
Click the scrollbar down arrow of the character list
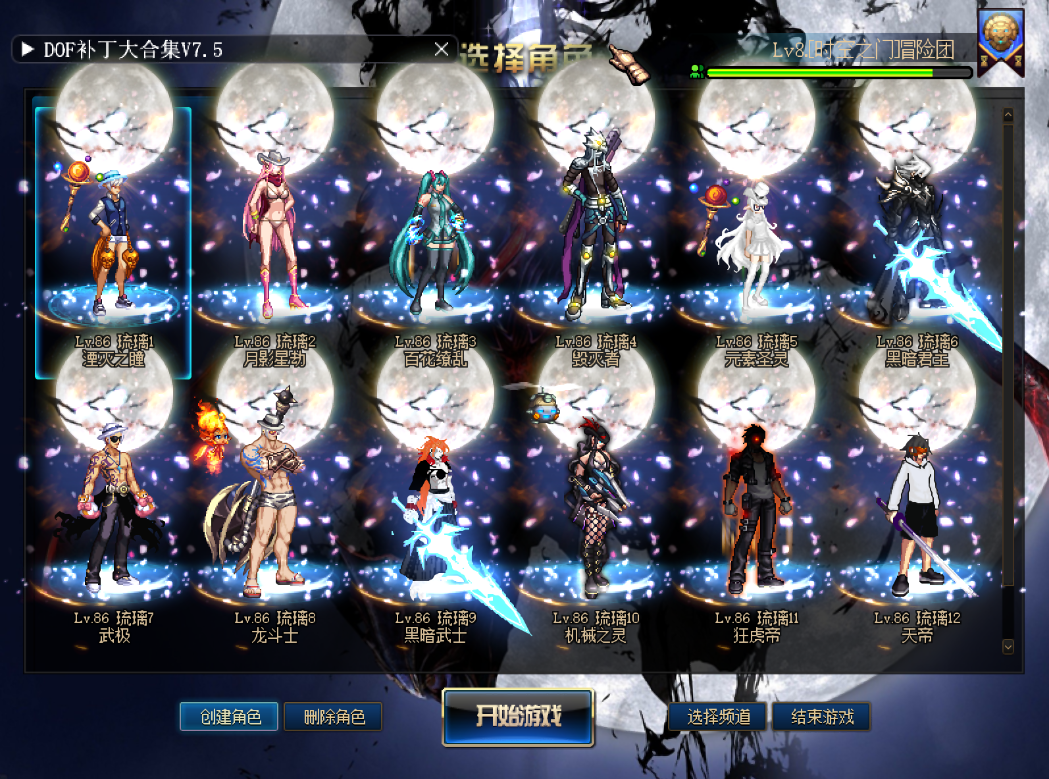[x=1007, y=647]
